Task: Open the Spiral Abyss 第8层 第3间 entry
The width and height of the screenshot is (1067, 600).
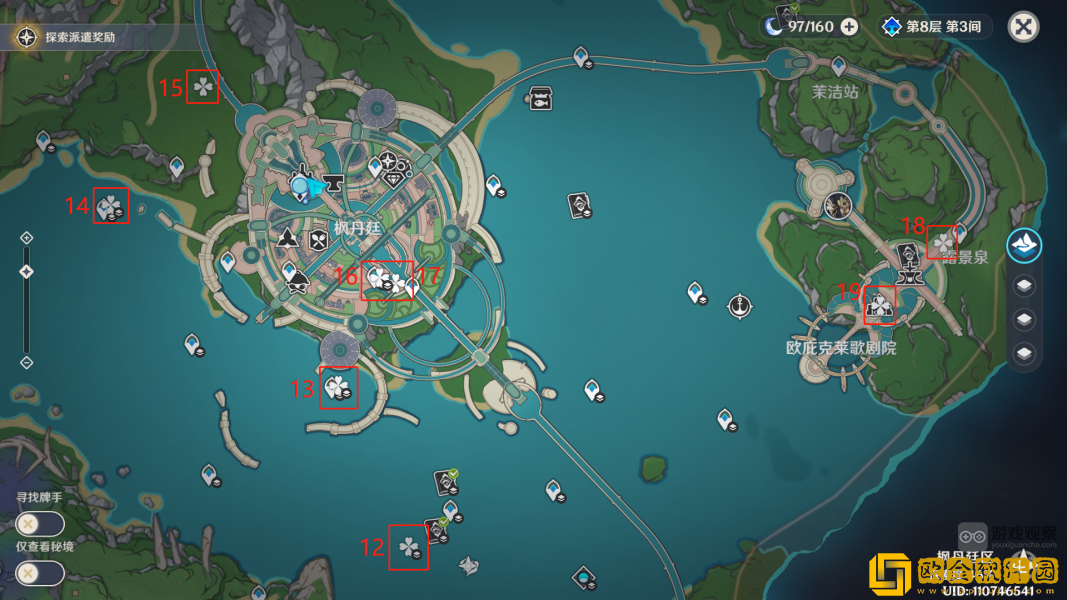Action: (934, 27)
